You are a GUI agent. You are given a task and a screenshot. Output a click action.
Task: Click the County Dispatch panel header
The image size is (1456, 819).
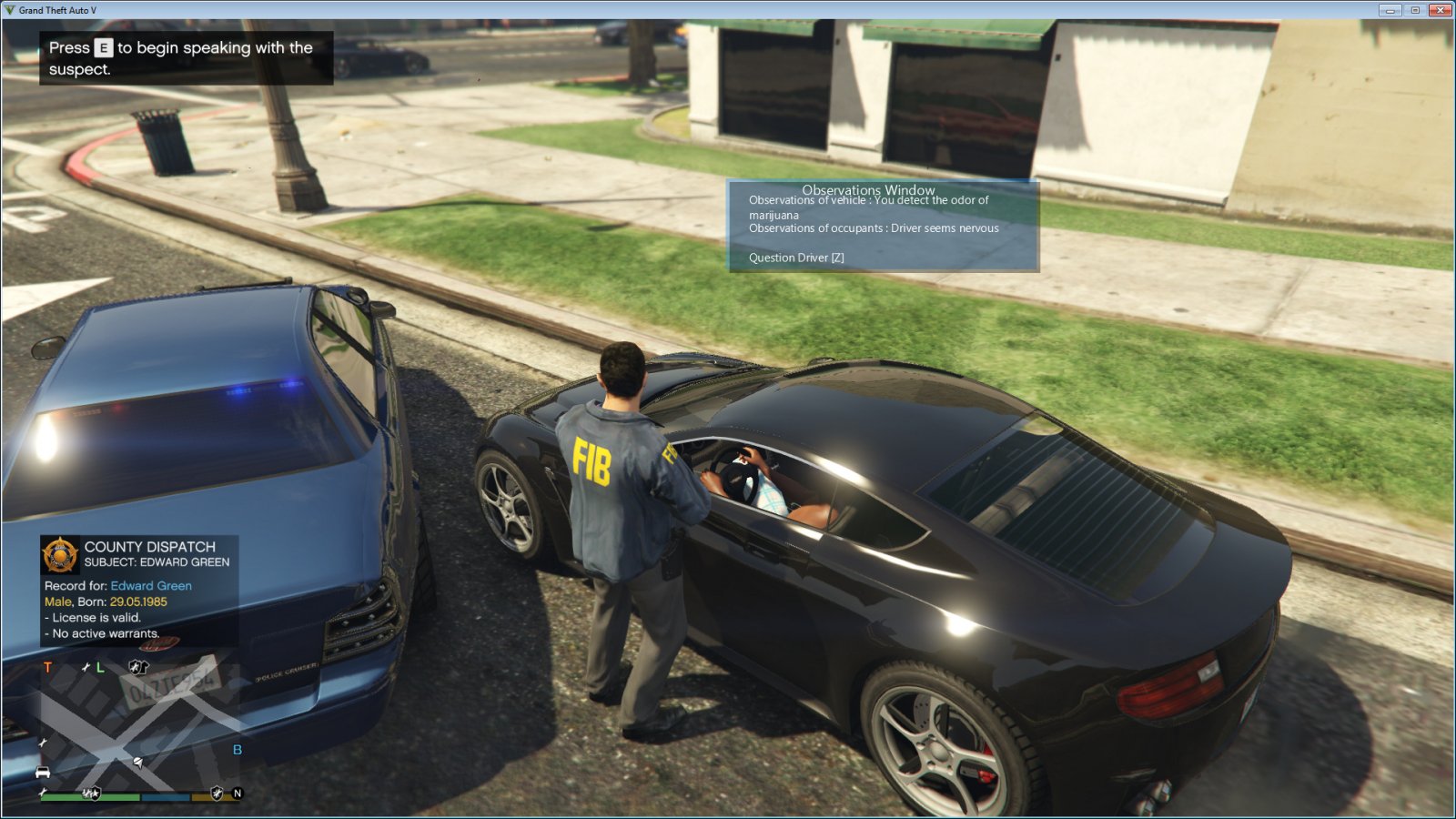tap(148, 547)
